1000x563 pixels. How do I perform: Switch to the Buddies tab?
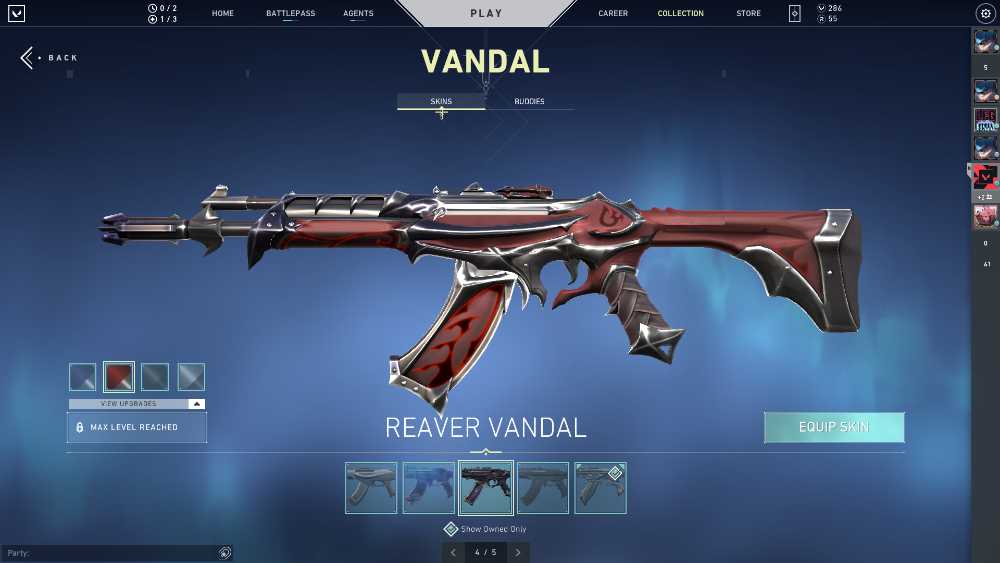pos(529,102)
